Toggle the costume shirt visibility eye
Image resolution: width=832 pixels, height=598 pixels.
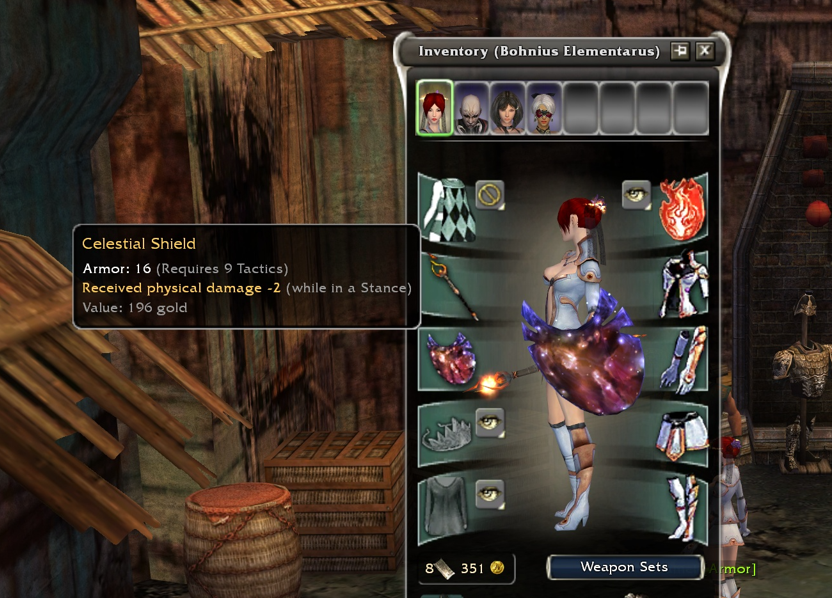(x=489, y=493)
